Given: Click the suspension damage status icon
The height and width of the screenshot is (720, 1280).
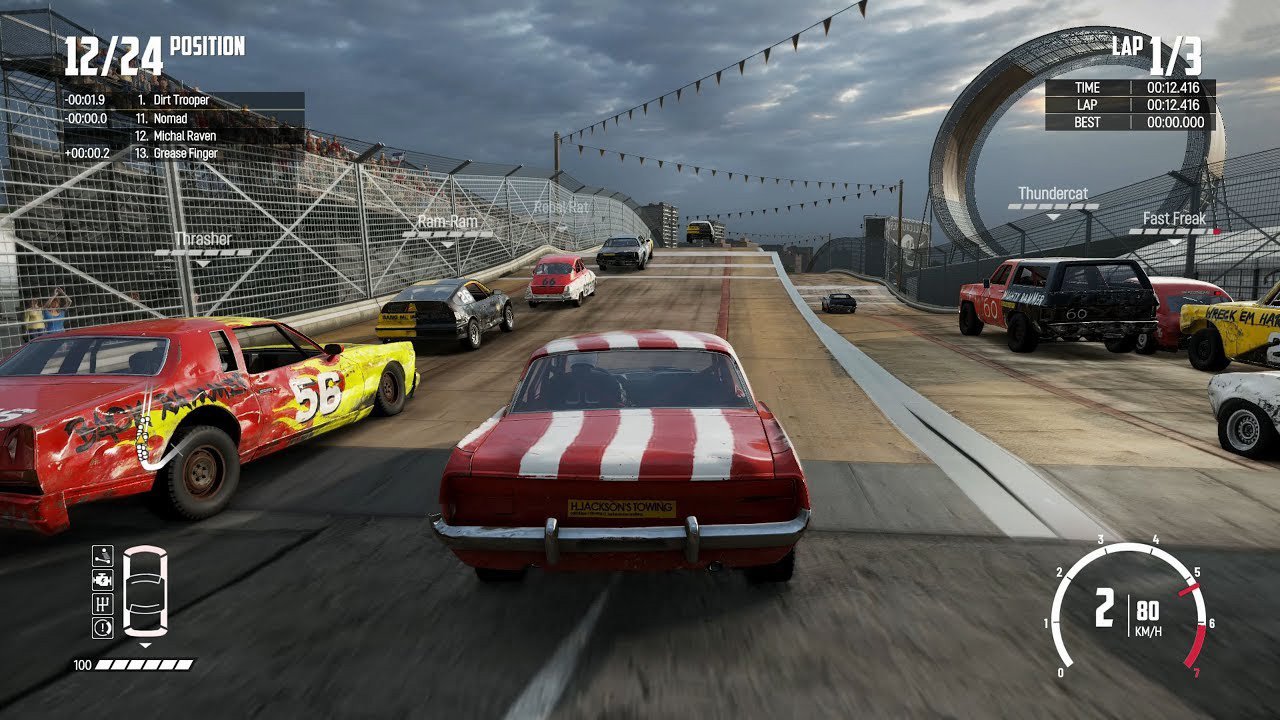Looking at the screenshot, I should [103, 556].
